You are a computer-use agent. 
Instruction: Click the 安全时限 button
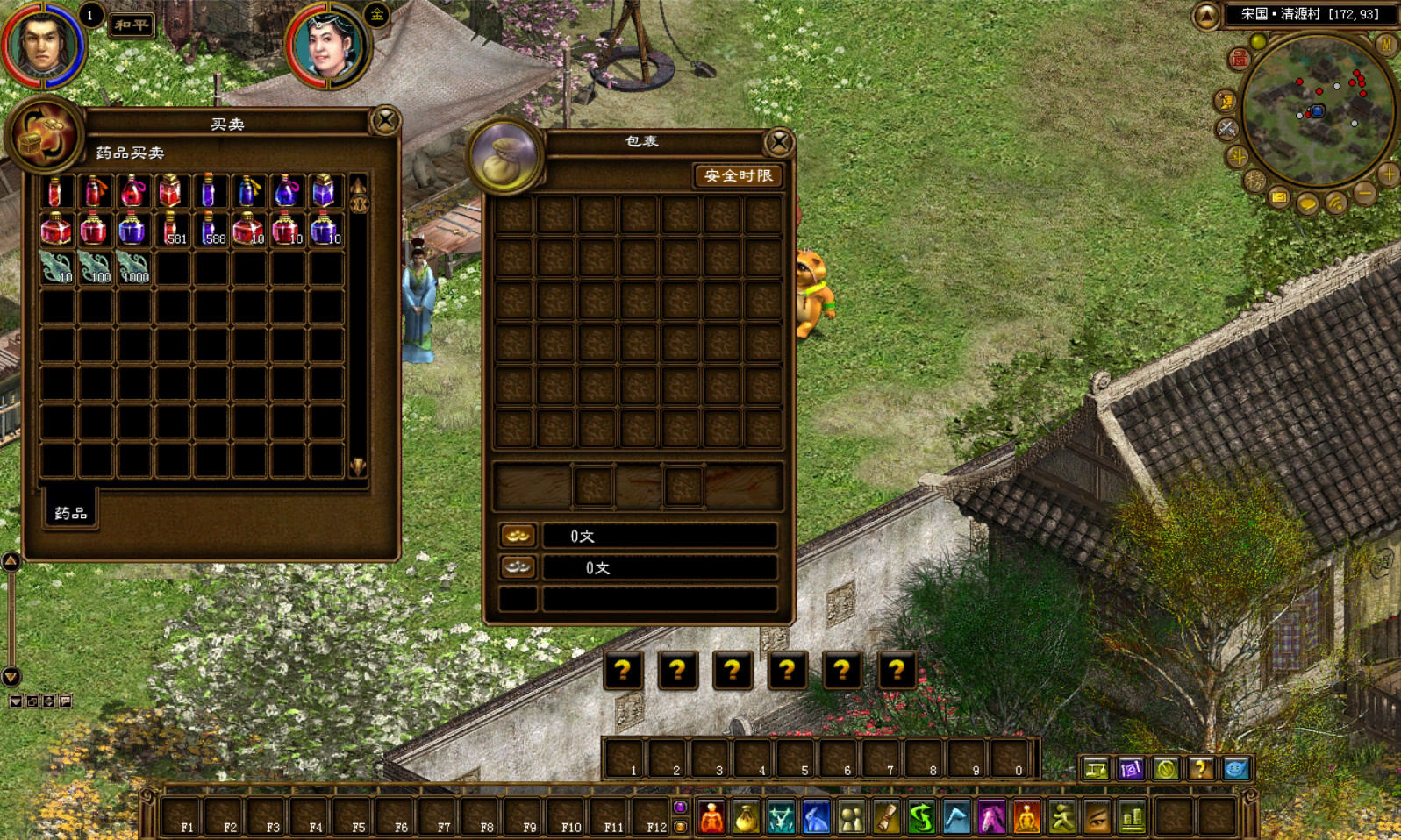click(x=739, y=176)
